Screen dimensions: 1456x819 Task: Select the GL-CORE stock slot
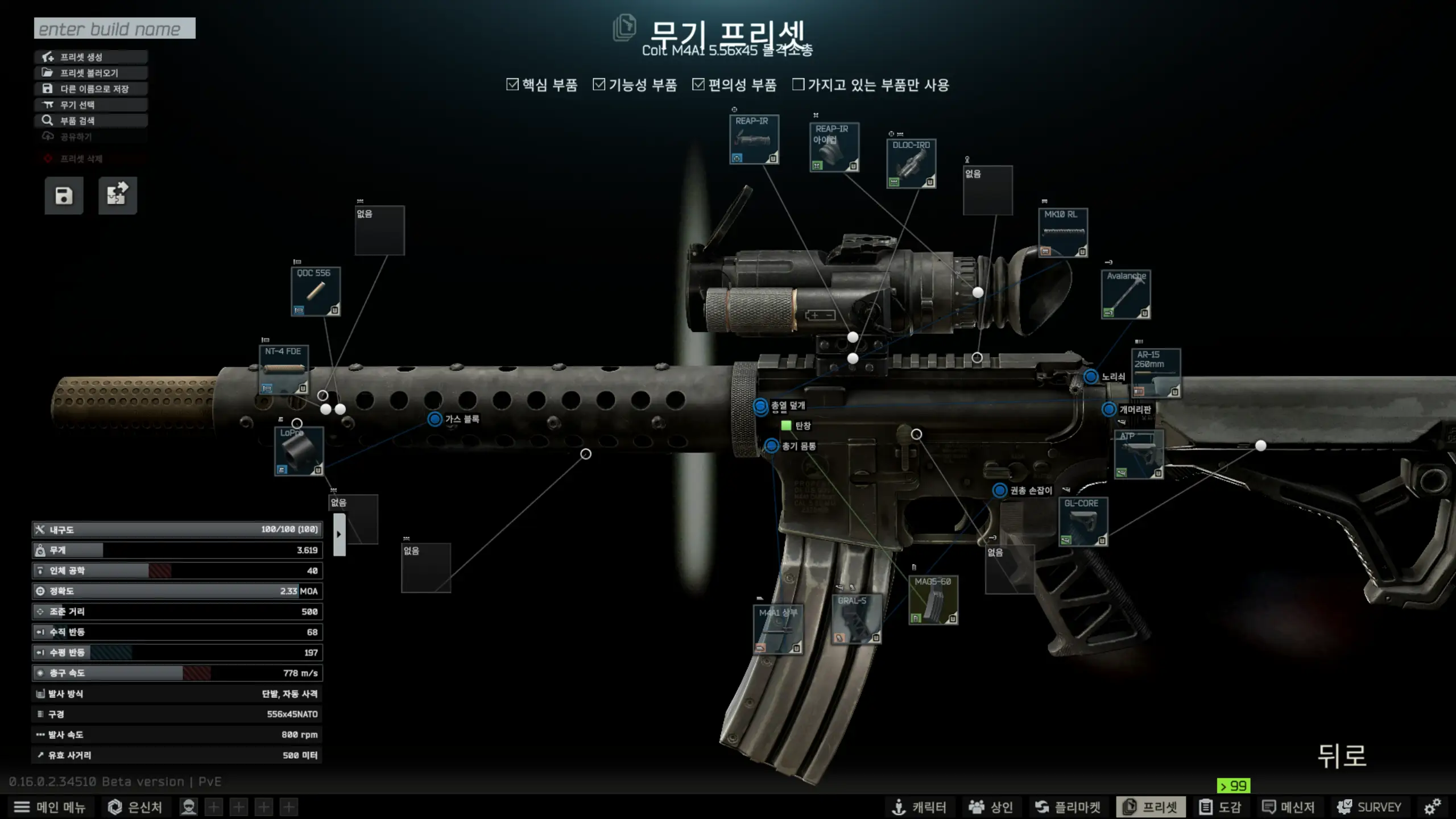pyautogui.click(x=1083, y=522)
